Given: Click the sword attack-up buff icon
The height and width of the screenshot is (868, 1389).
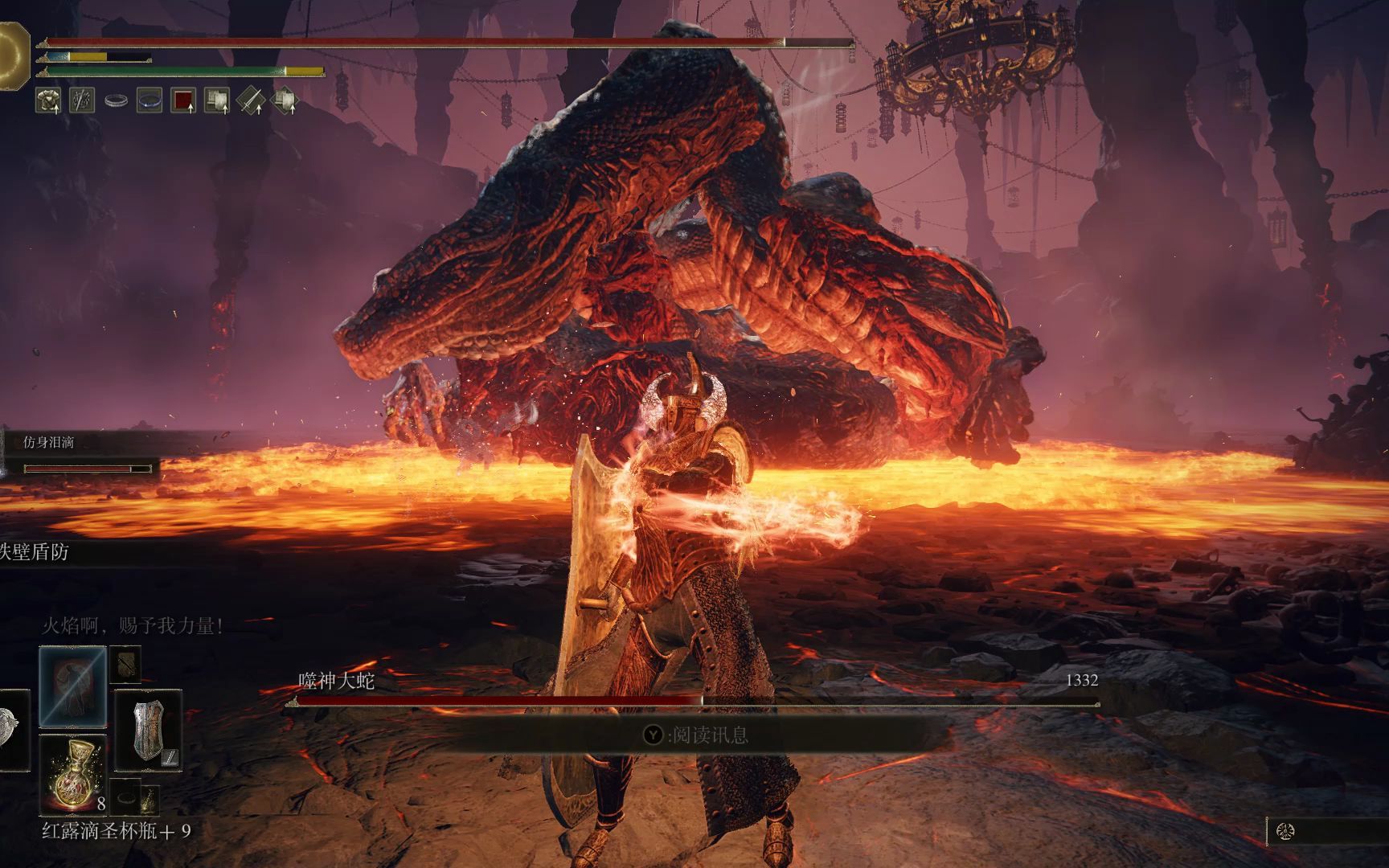Looking at the screenshot, I should point(252,100).
